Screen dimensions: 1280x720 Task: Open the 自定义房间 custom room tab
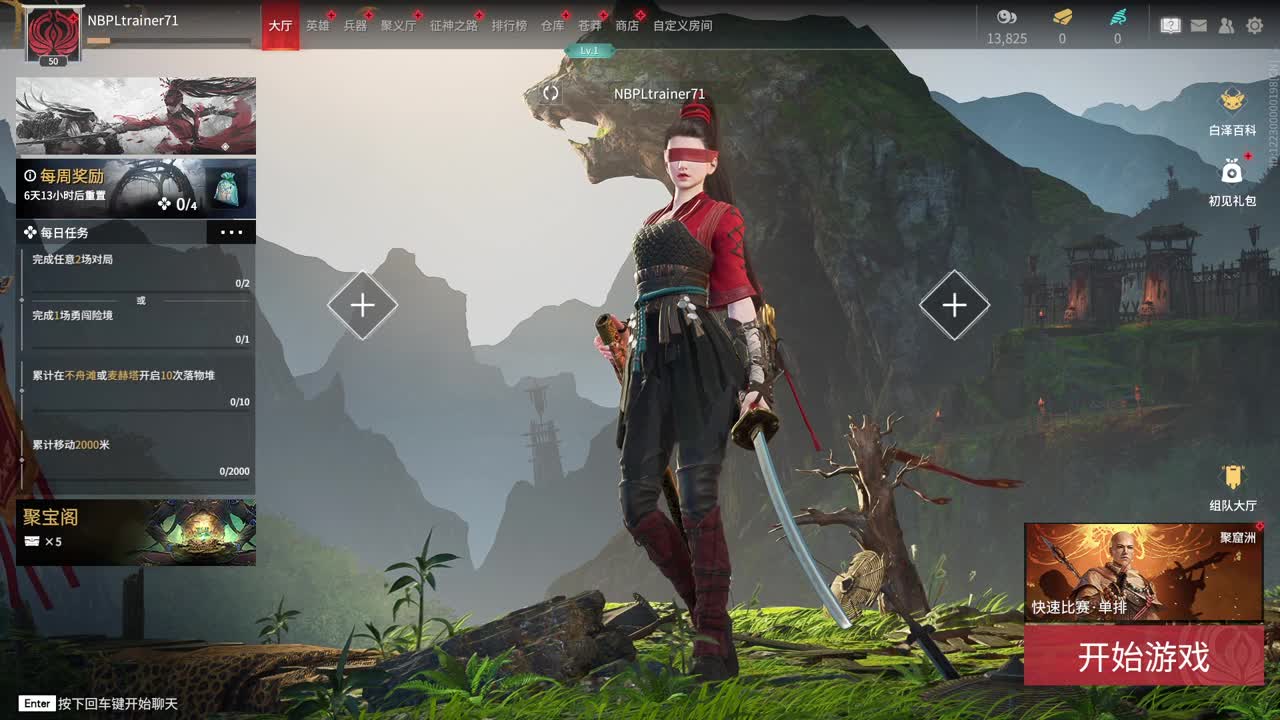tap(682, 26)
